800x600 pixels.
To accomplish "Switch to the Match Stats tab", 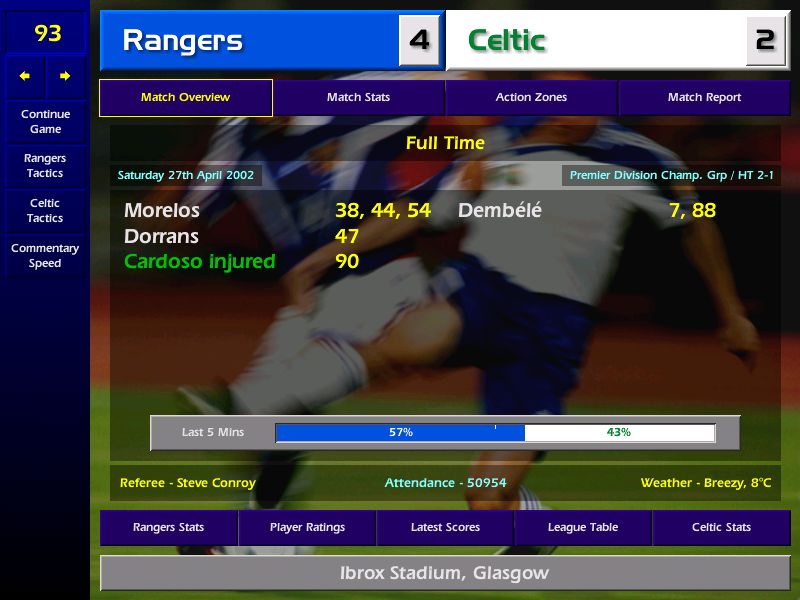I will [358, 98].
